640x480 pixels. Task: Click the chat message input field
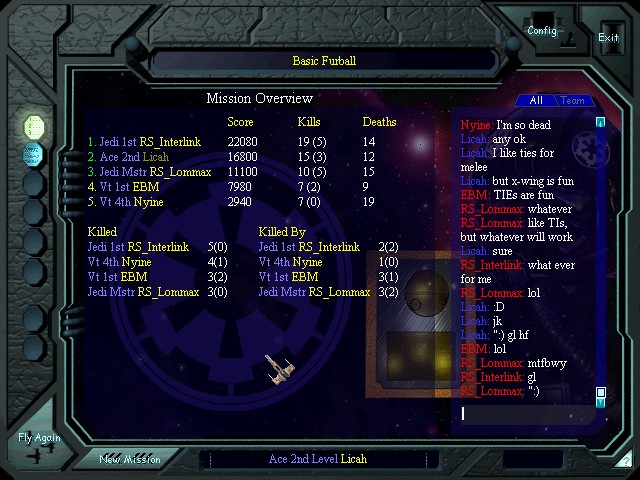pyautogui.click(x=525, y=413)
